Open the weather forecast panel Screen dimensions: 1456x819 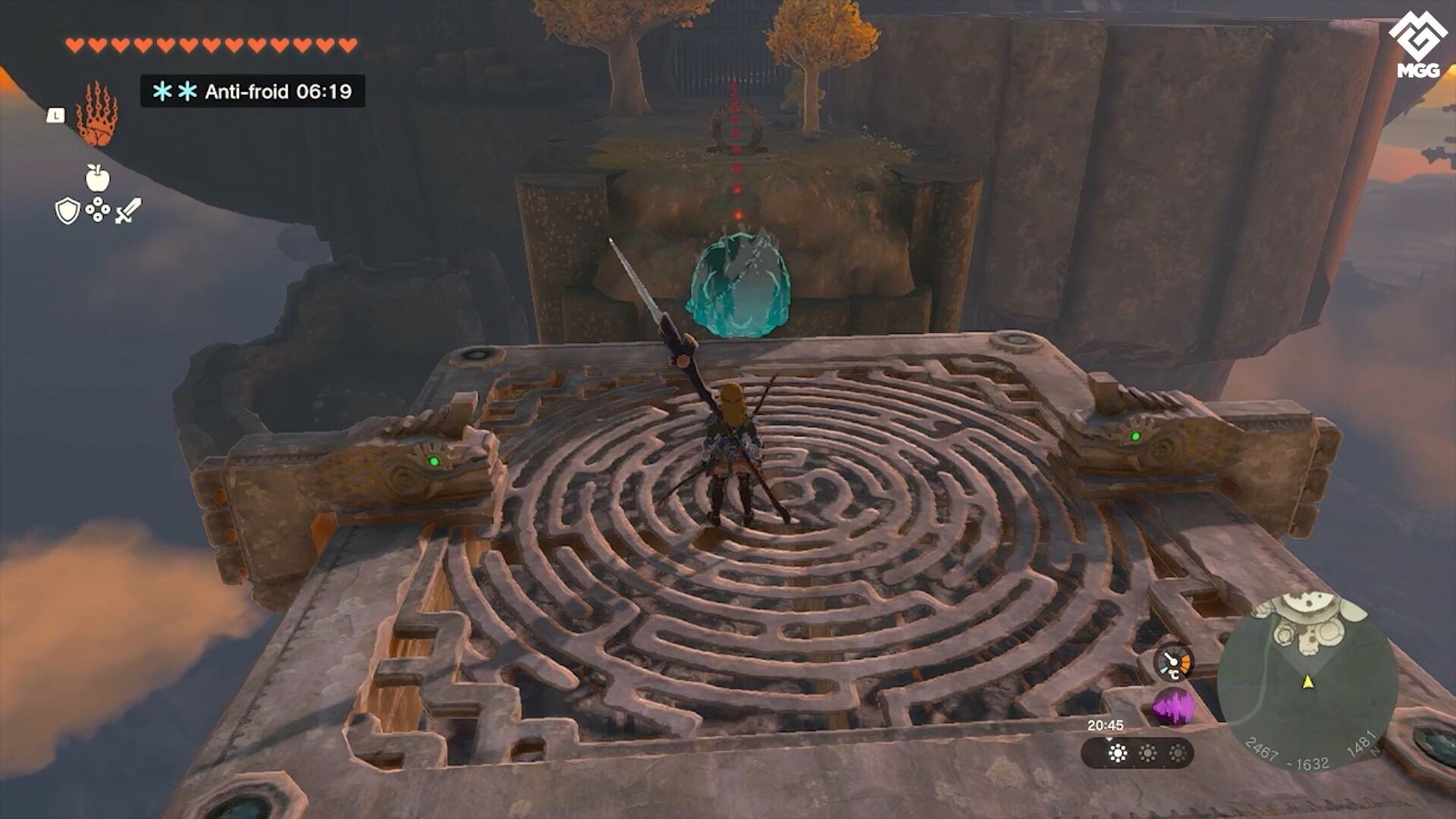[1137, 753]
